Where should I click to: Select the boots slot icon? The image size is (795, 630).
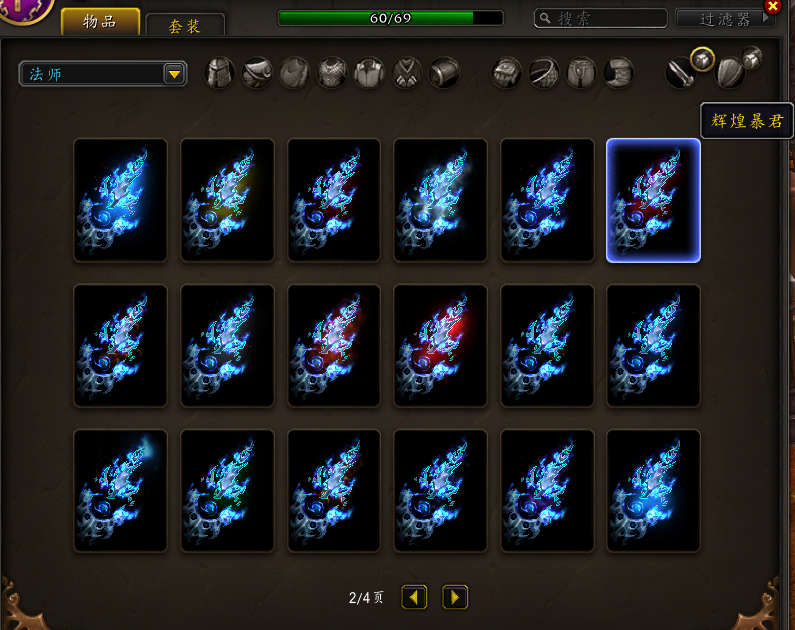pyautogui.click(x=619, y=73)
